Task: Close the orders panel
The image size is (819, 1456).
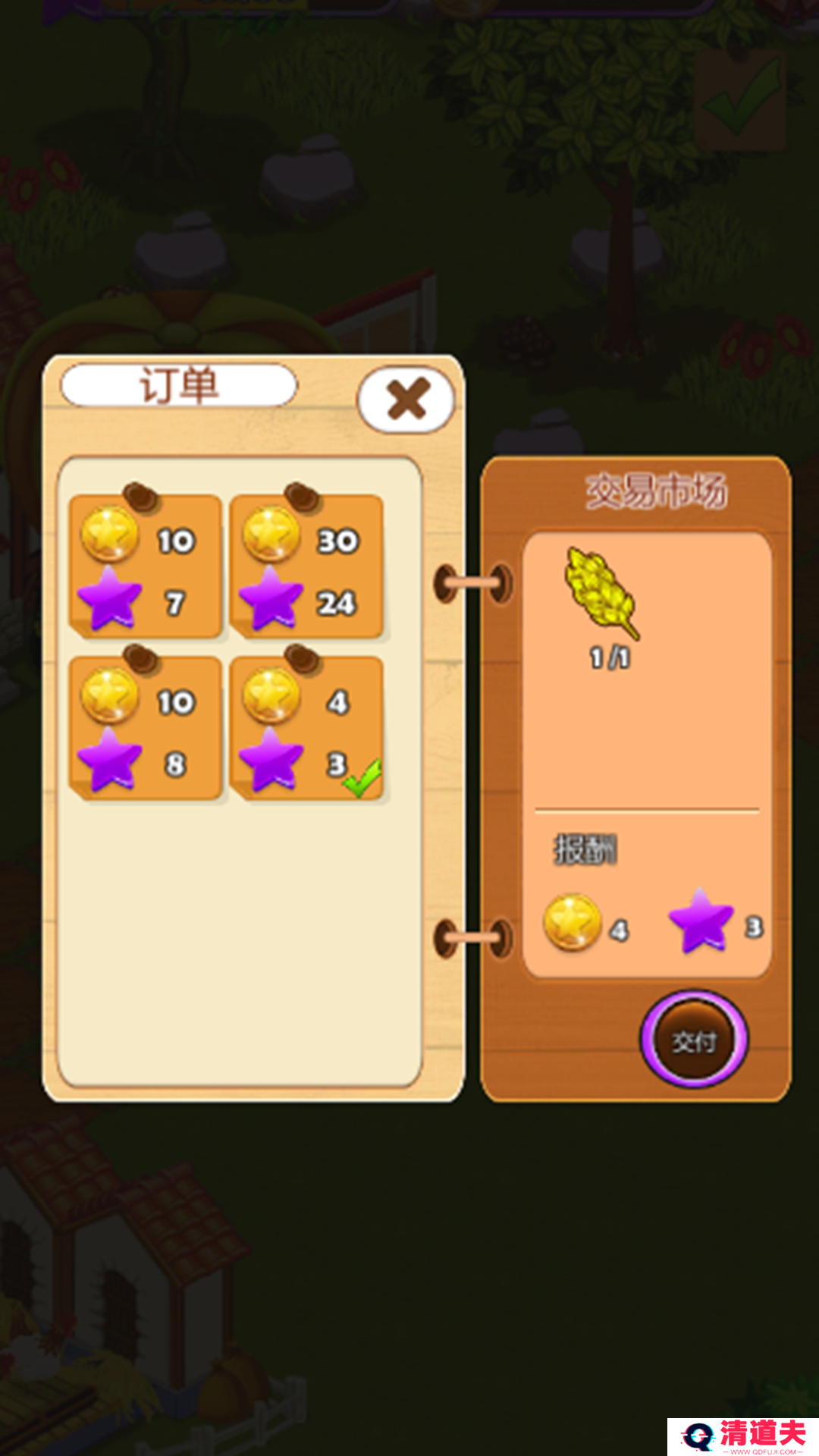Action: pos(406,399)
